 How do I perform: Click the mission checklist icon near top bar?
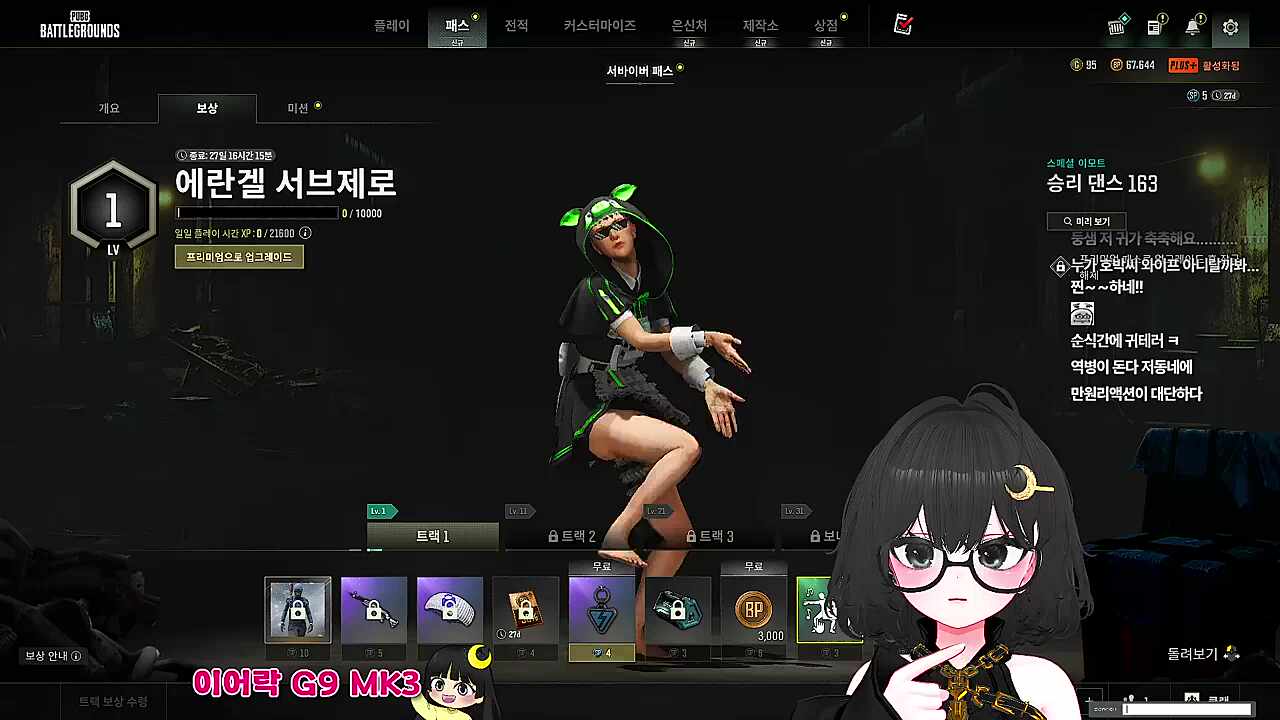coord(901,26)
